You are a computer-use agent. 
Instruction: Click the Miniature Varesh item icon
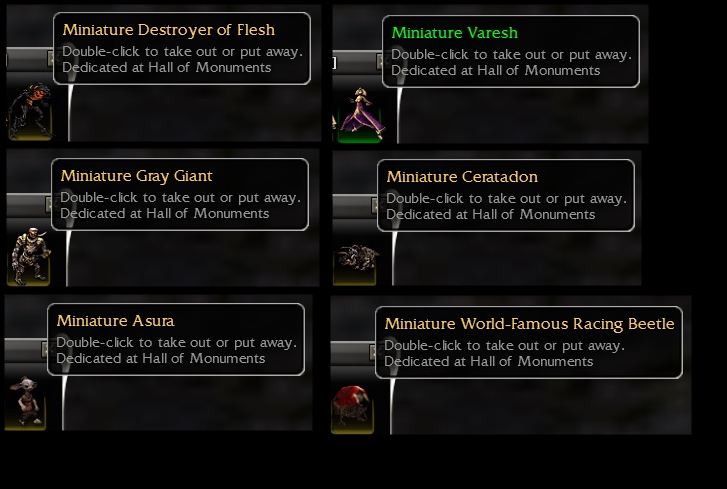tap(355, 114)
